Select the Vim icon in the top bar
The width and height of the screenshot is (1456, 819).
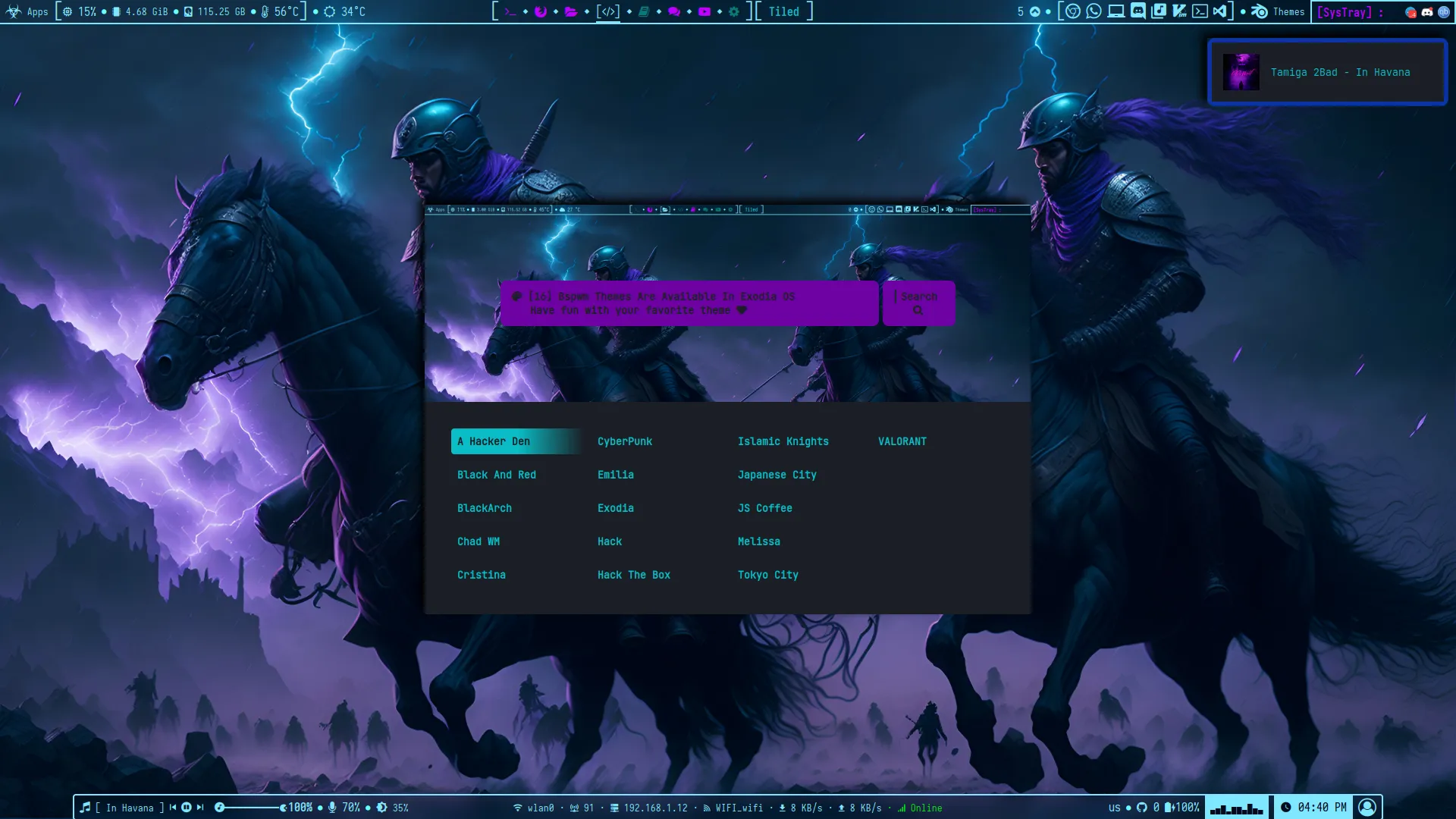click(x=1179, y=11)
